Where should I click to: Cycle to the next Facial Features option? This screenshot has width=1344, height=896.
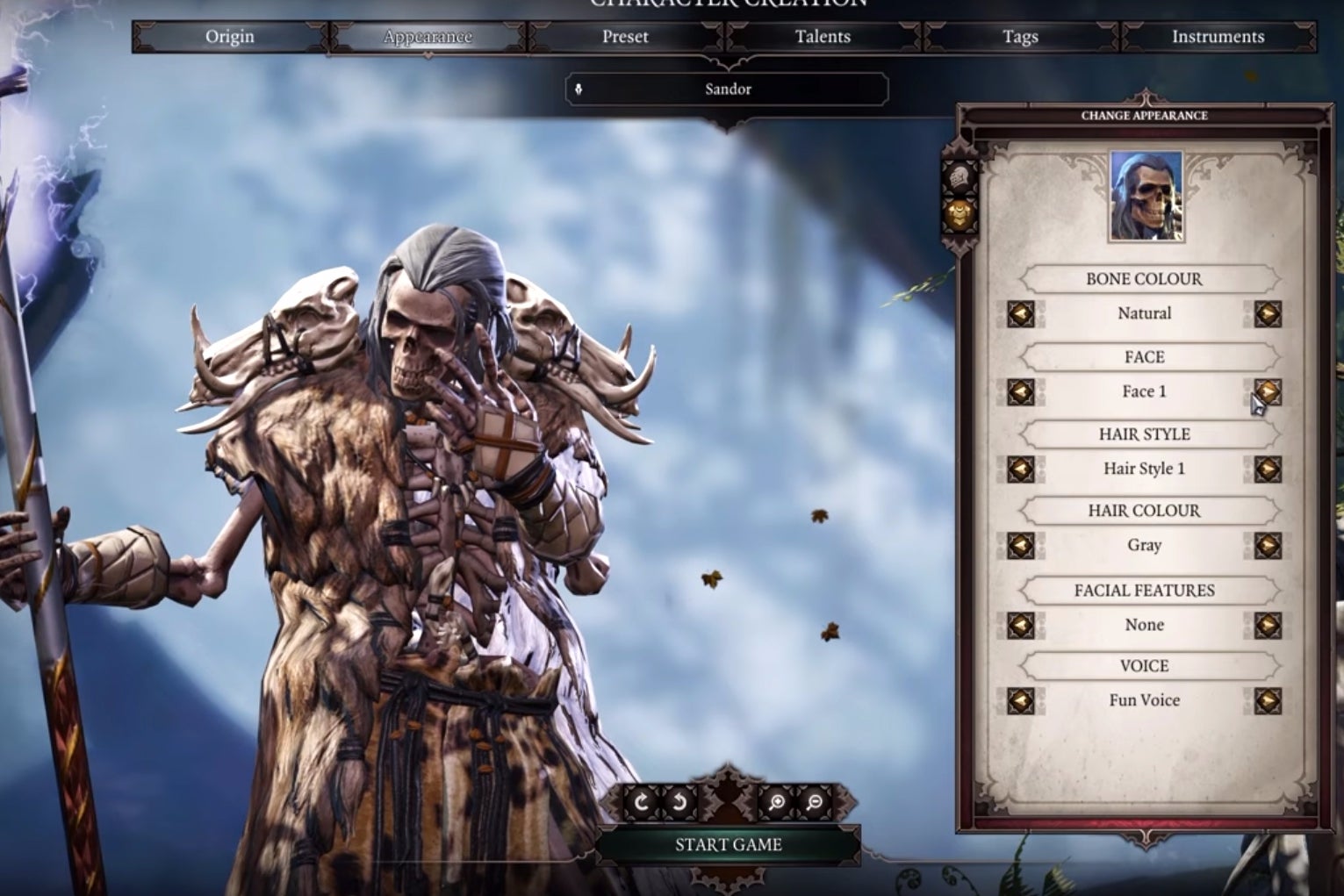[1266, 624]
